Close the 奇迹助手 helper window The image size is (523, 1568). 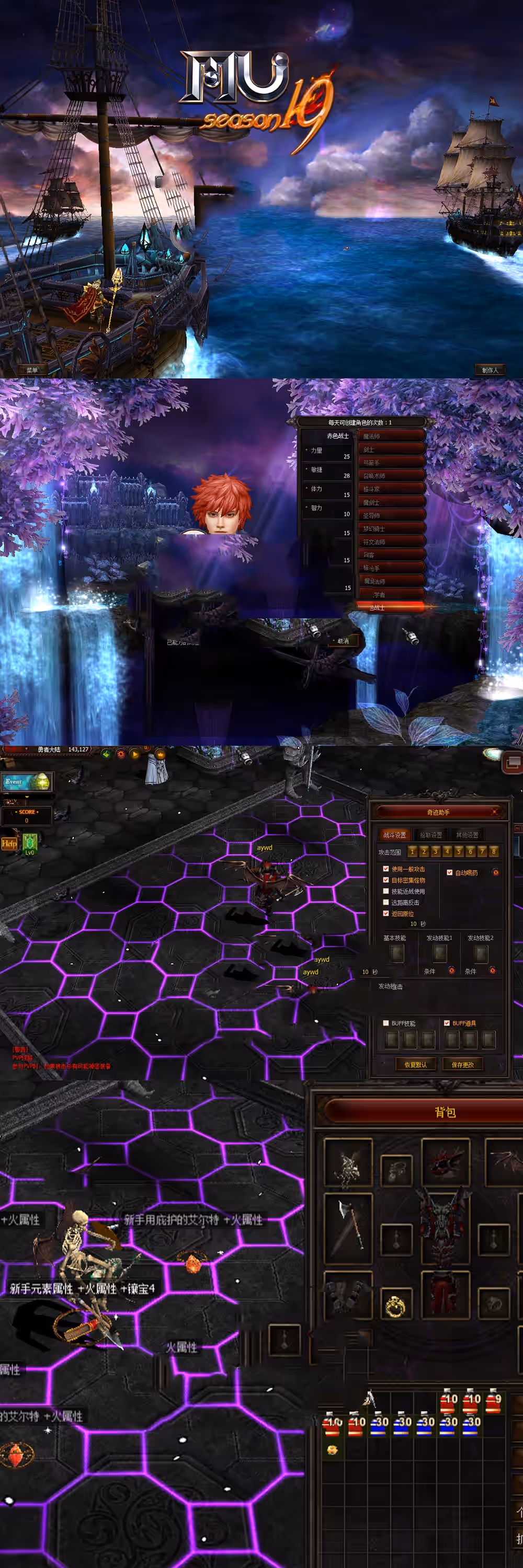(x=494, y=811)
